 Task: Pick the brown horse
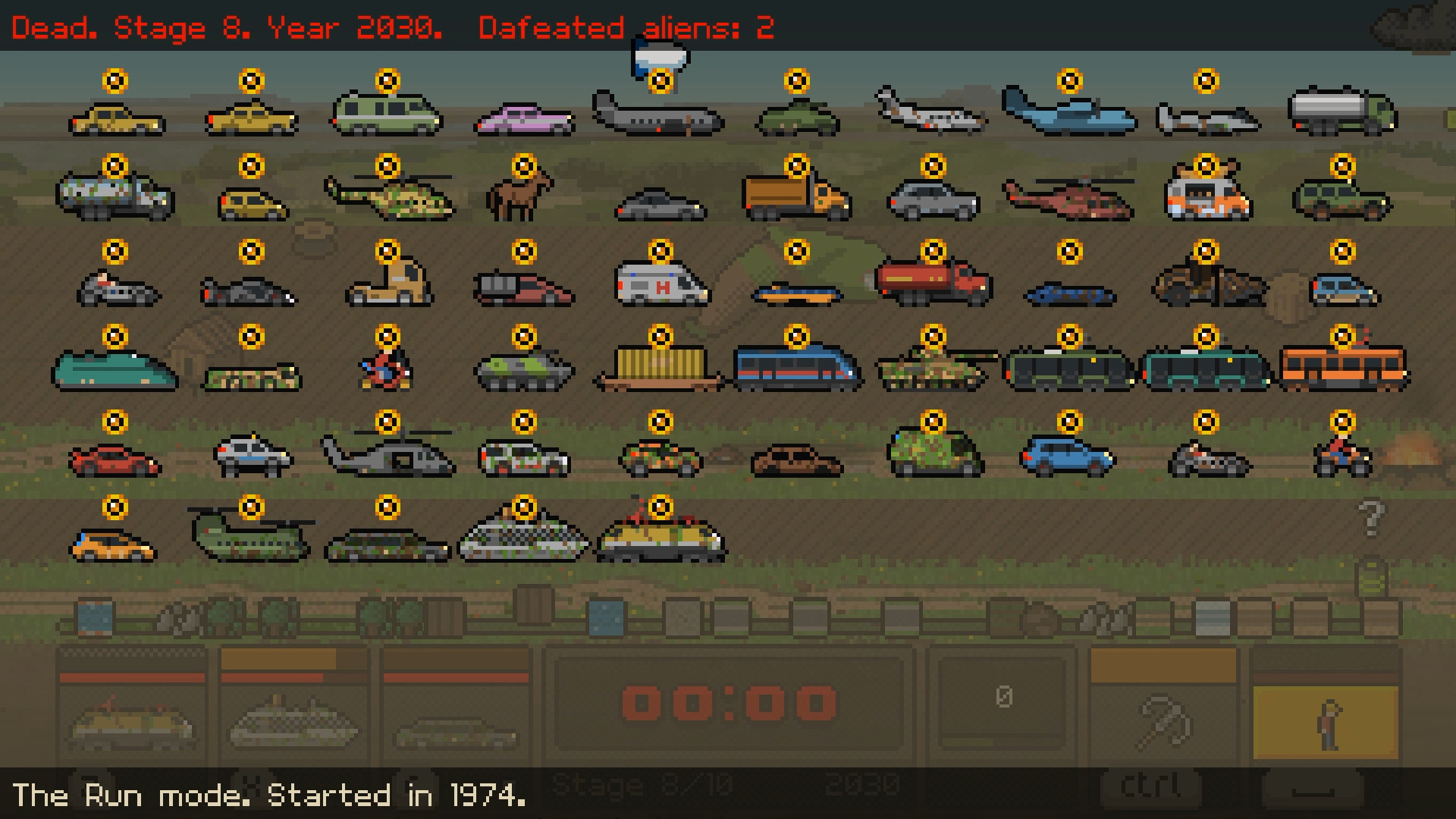click(x=520, y=196)
